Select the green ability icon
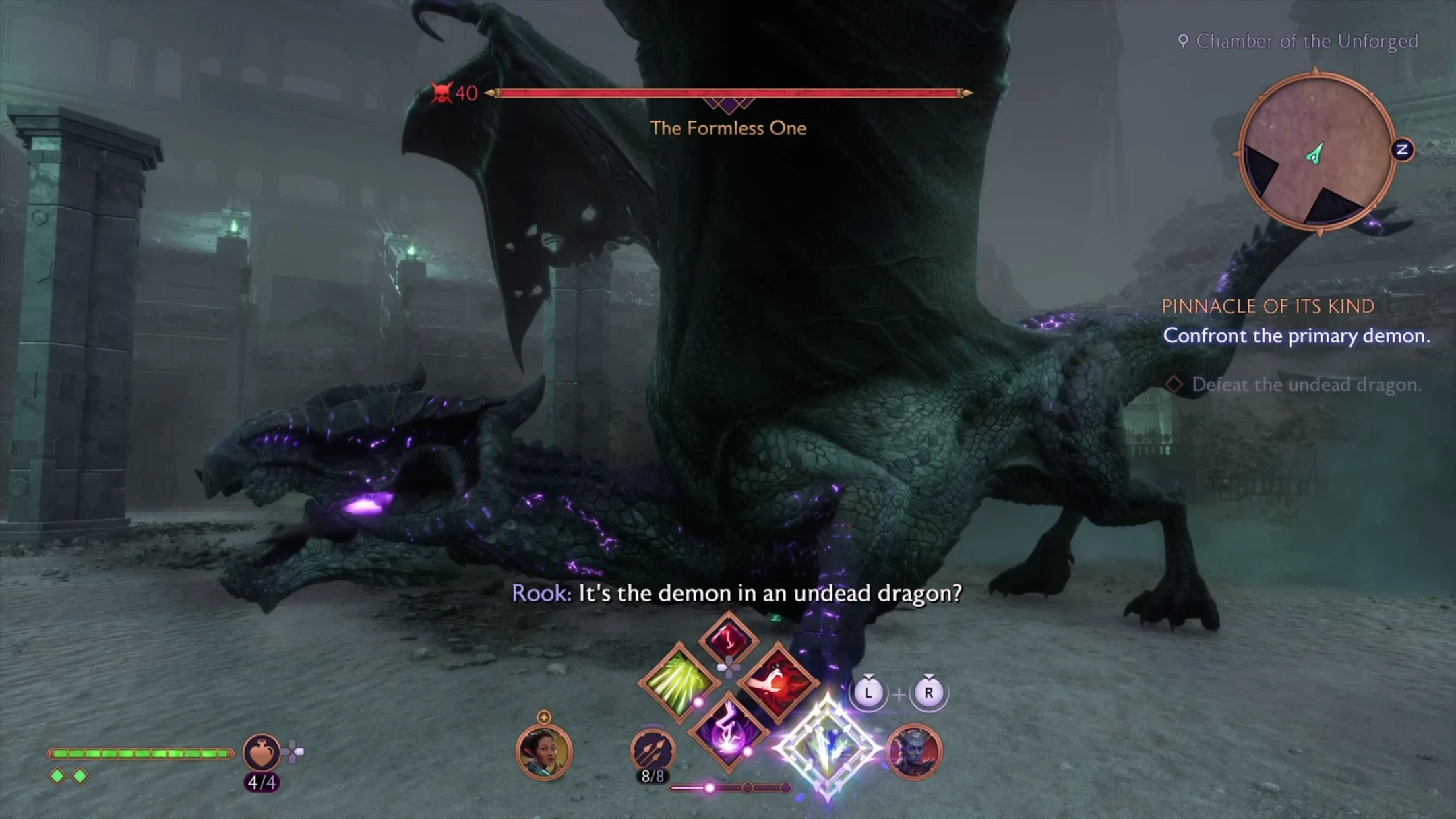The image size is (1456, 819). coord(679,681)
